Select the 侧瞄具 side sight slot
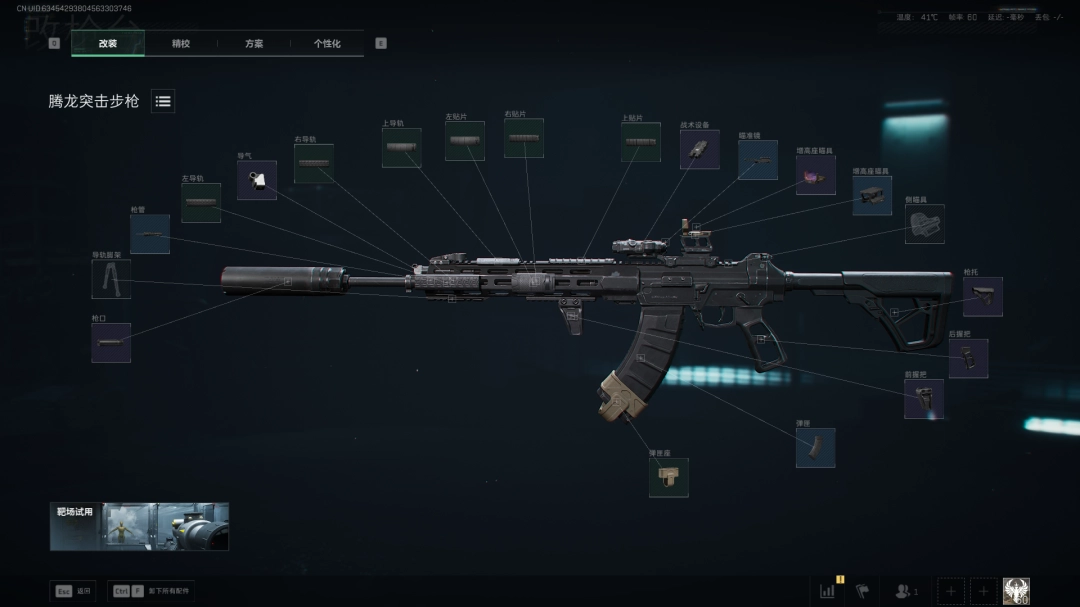The width and height of the screenshot is (1080, 607). point(924,224)
